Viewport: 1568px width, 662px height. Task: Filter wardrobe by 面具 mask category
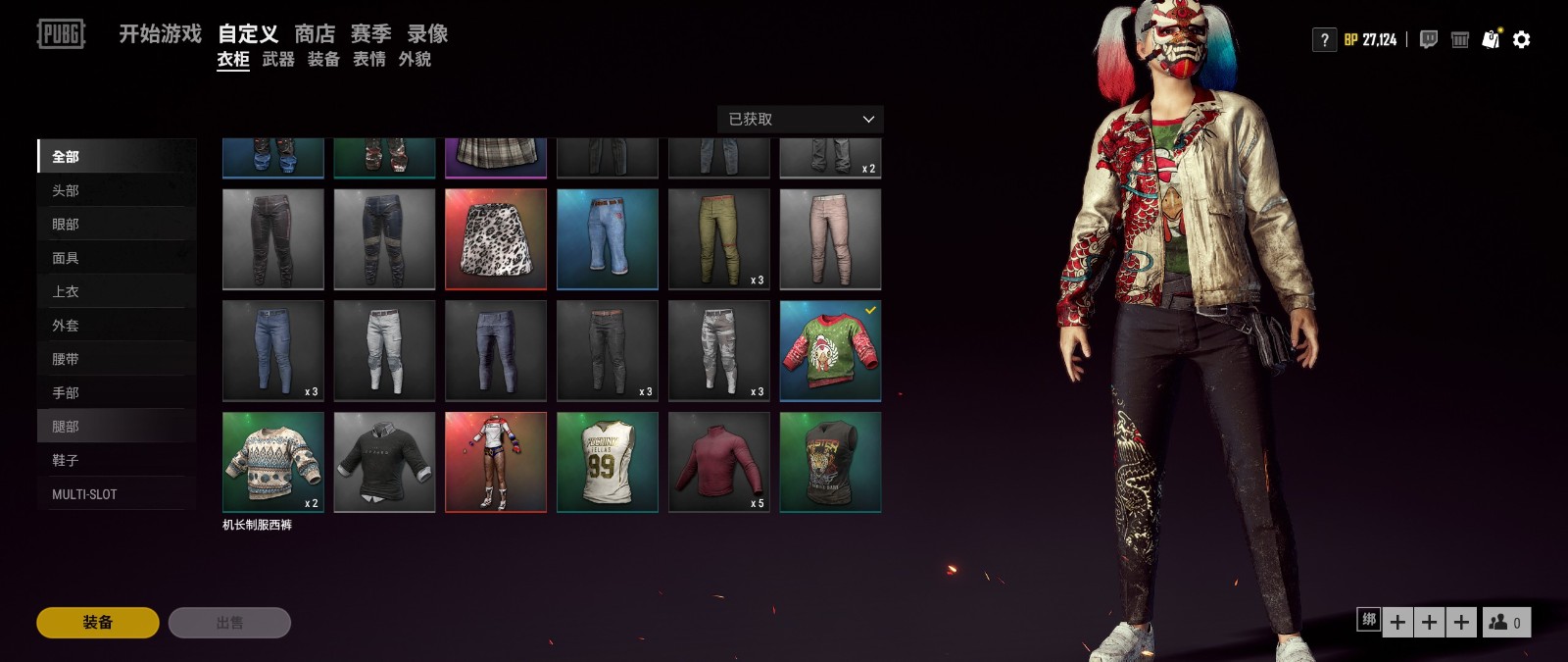pos(66,258)
